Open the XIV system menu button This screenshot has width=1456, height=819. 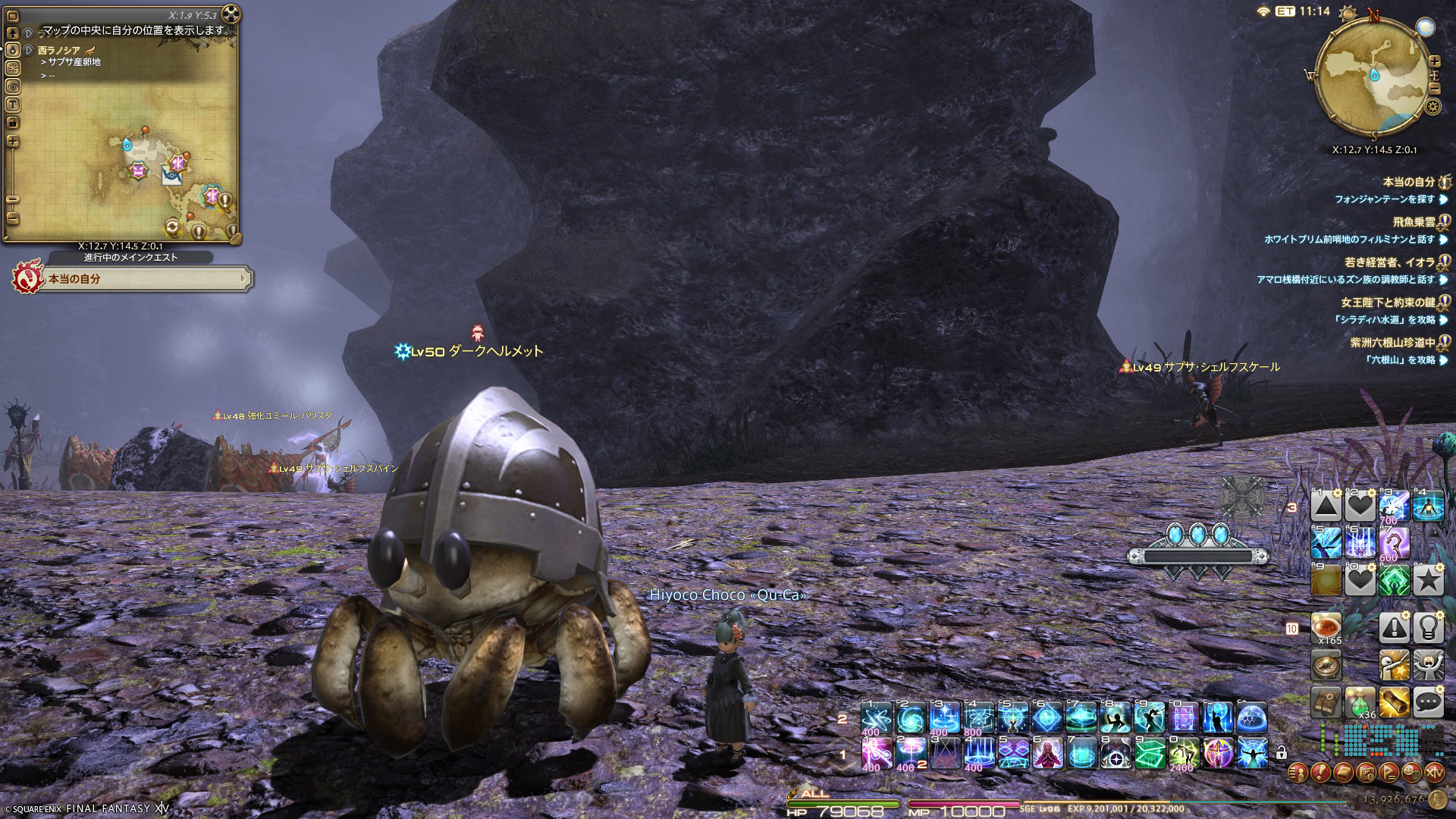tap(1434, 773)
